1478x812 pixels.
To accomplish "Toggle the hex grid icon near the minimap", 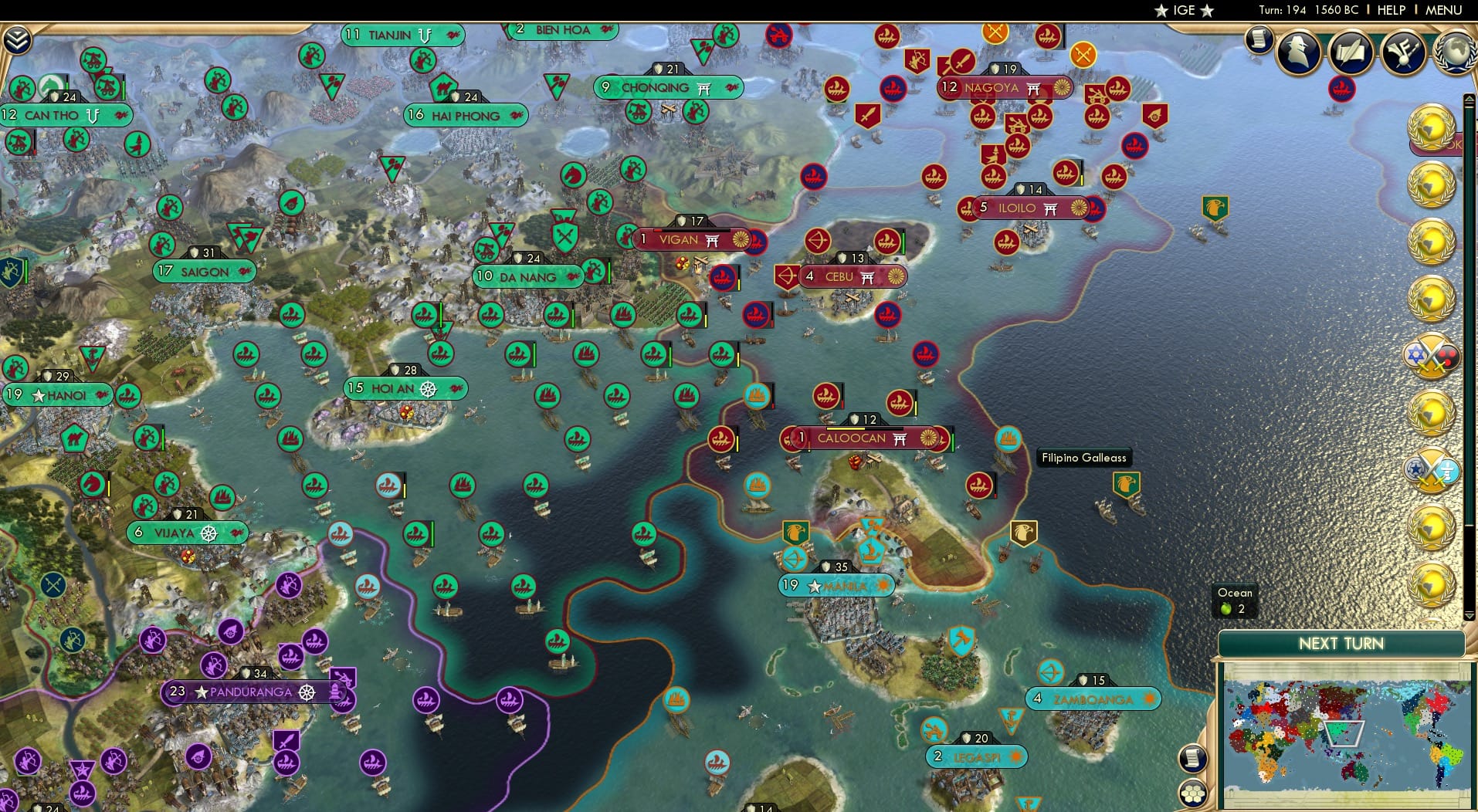I will [x=1194, y=791].
